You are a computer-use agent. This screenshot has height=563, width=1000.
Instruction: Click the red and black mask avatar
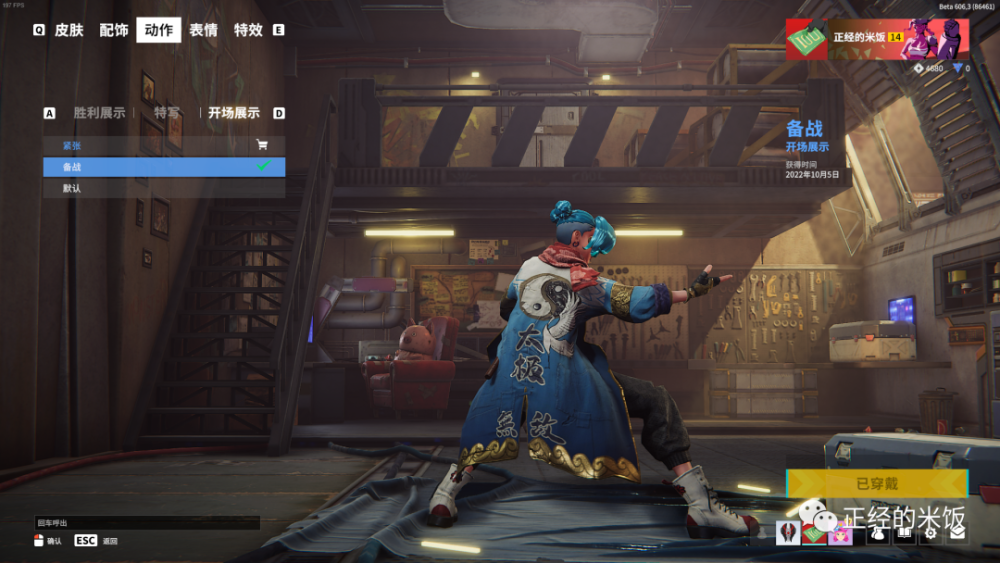787,534
